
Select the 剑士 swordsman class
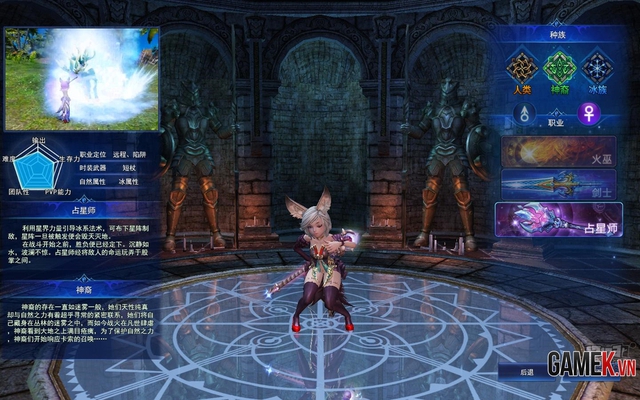tap(560, 185)
